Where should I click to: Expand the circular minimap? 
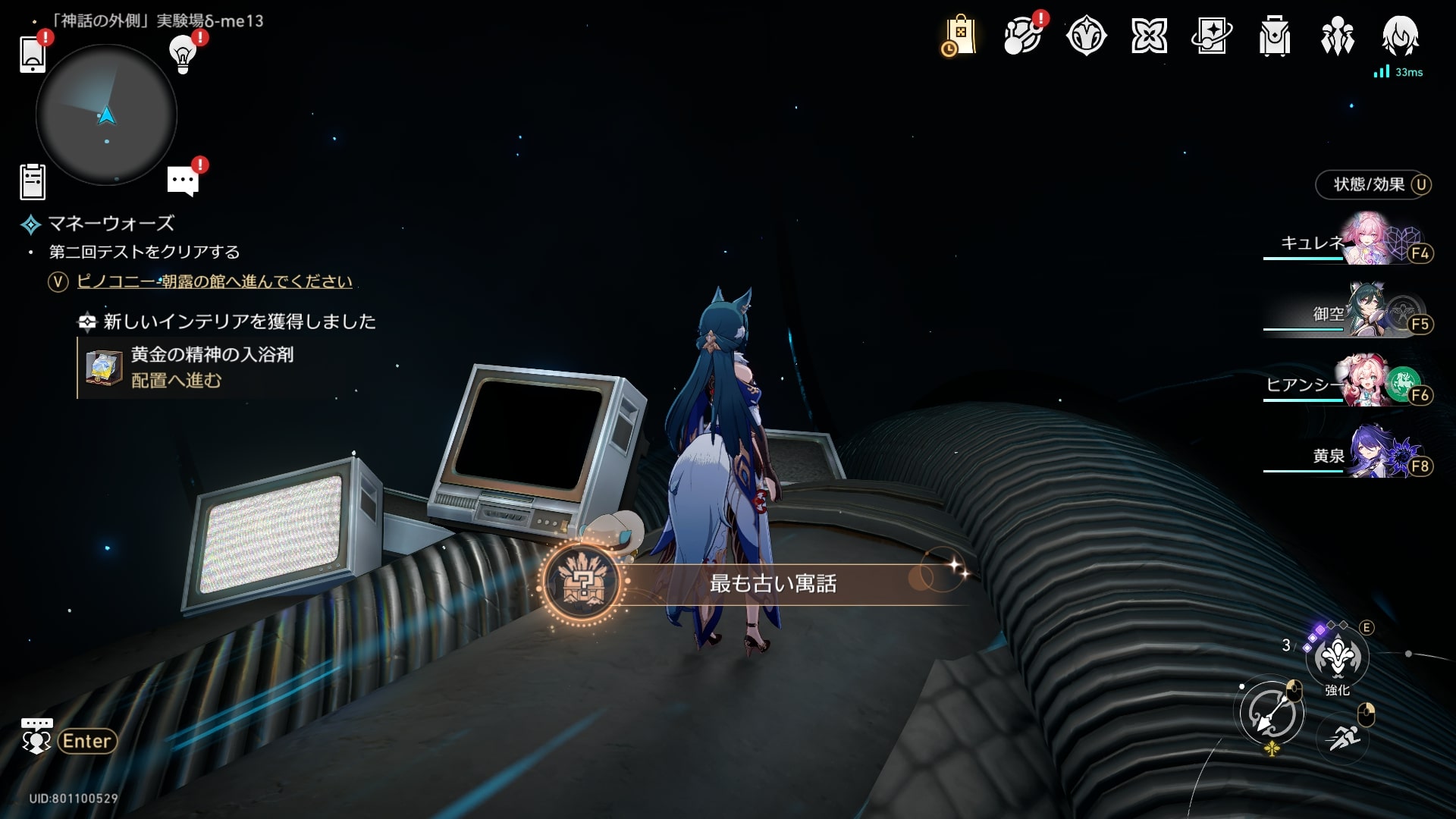(x=106, y=115)
